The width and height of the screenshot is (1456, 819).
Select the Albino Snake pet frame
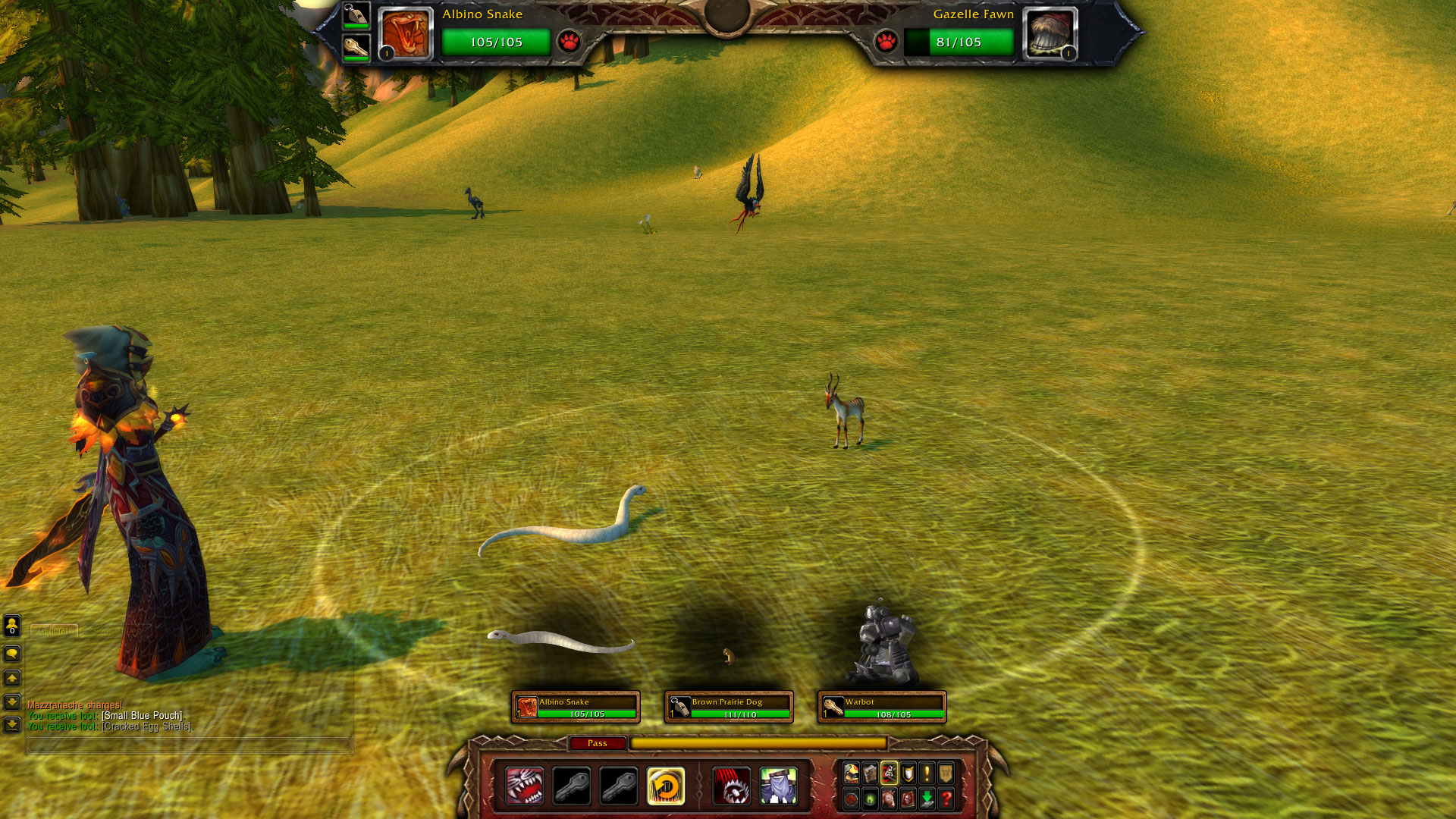coord(576,707)
